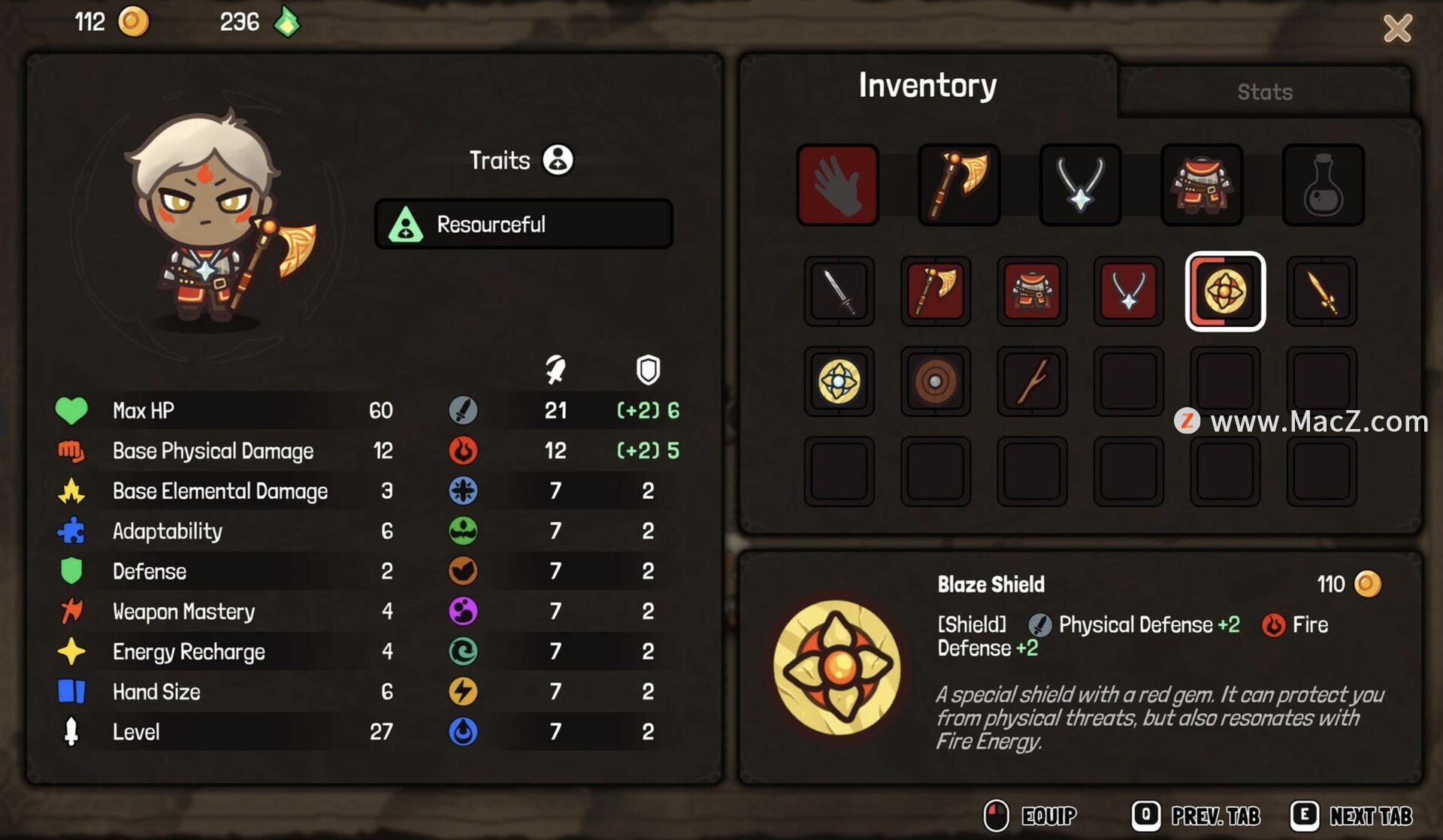Open the Traits person icon
Screen dimensions: 1443x840
[x=558, y=159]
